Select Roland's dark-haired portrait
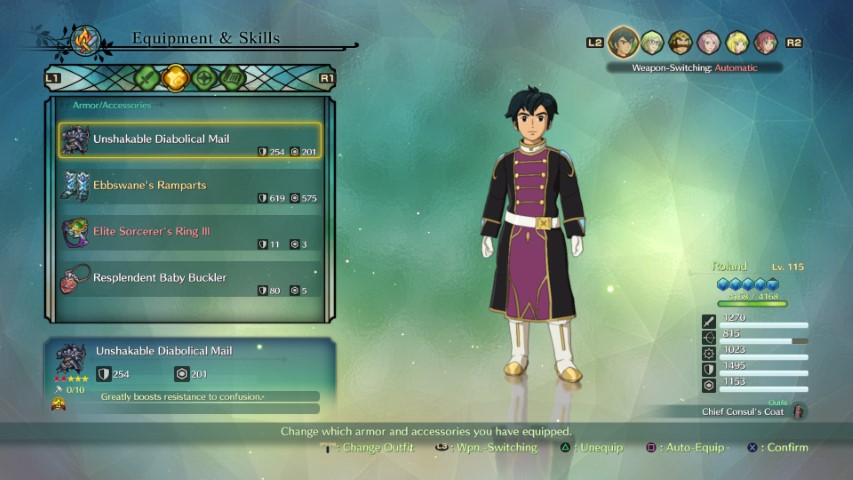The image size is (853, 480). click(x=624, y=42)
